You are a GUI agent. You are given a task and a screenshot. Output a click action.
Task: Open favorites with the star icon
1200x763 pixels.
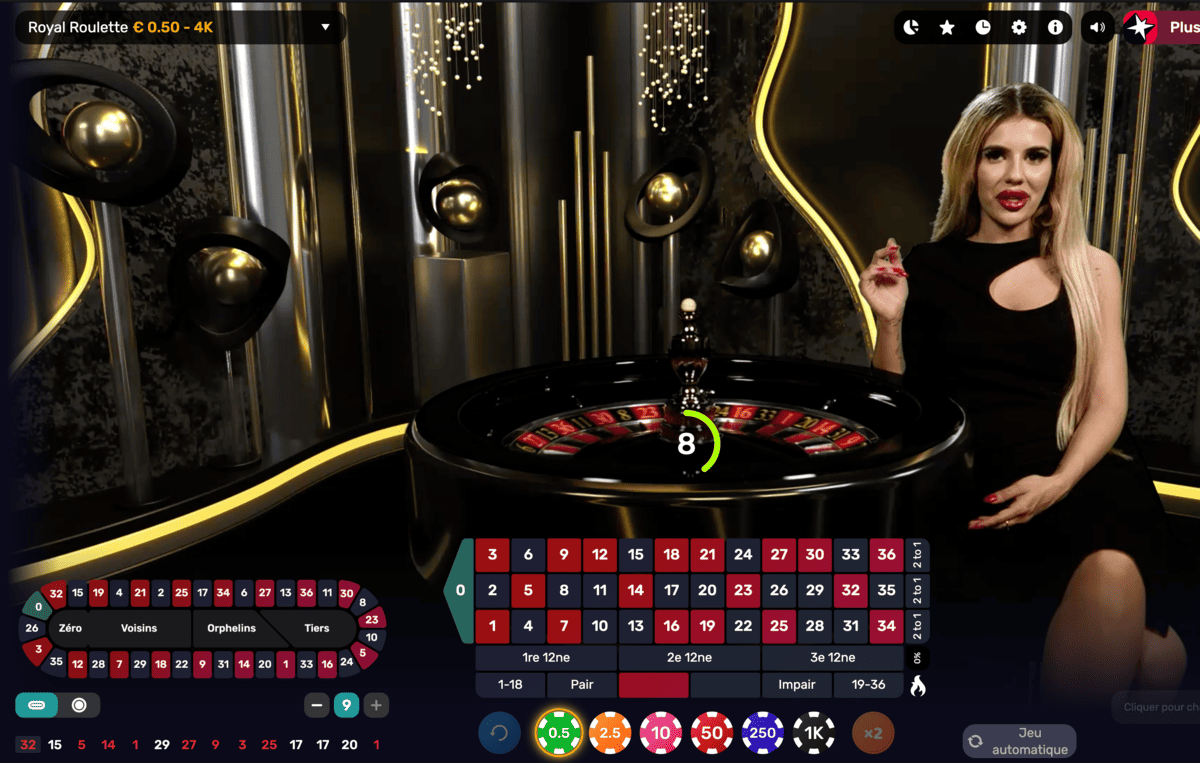947,28
